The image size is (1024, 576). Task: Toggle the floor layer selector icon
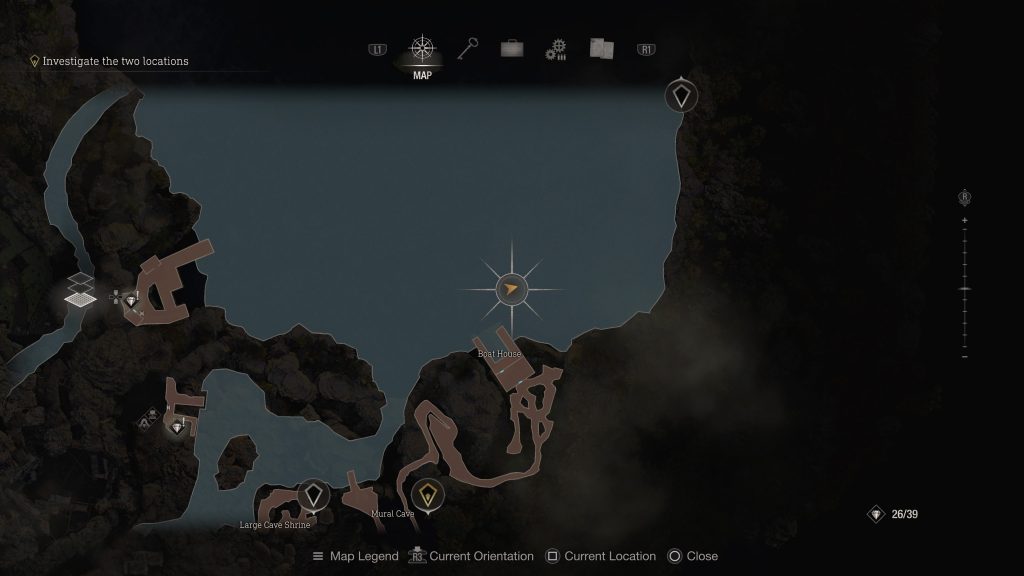(x=81, y=290)
